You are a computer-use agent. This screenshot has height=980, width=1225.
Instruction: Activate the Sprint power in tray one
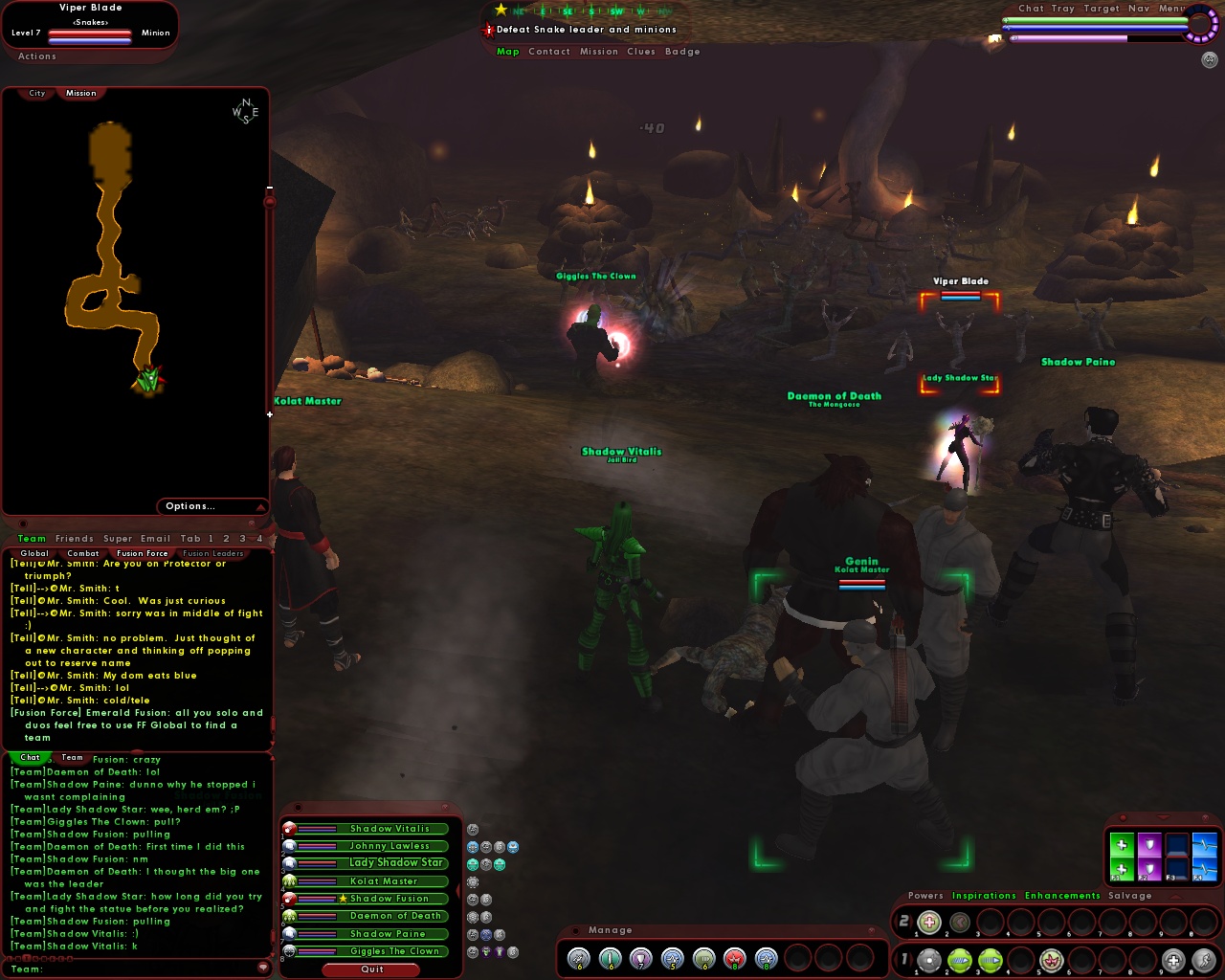1205,959
